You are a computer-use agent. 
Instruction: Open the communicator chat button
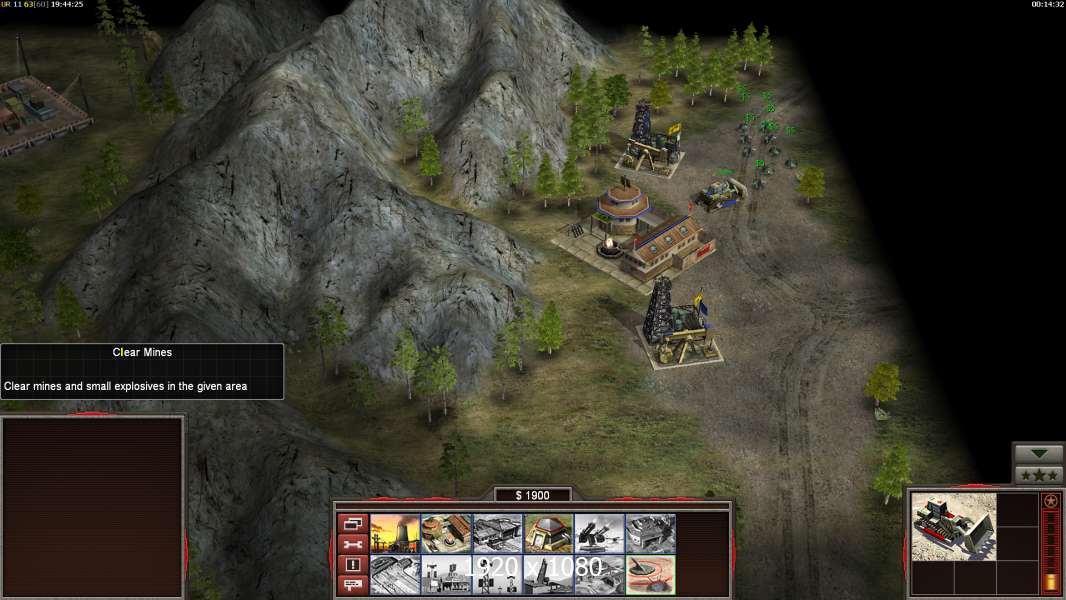click(x=352, y=585)
